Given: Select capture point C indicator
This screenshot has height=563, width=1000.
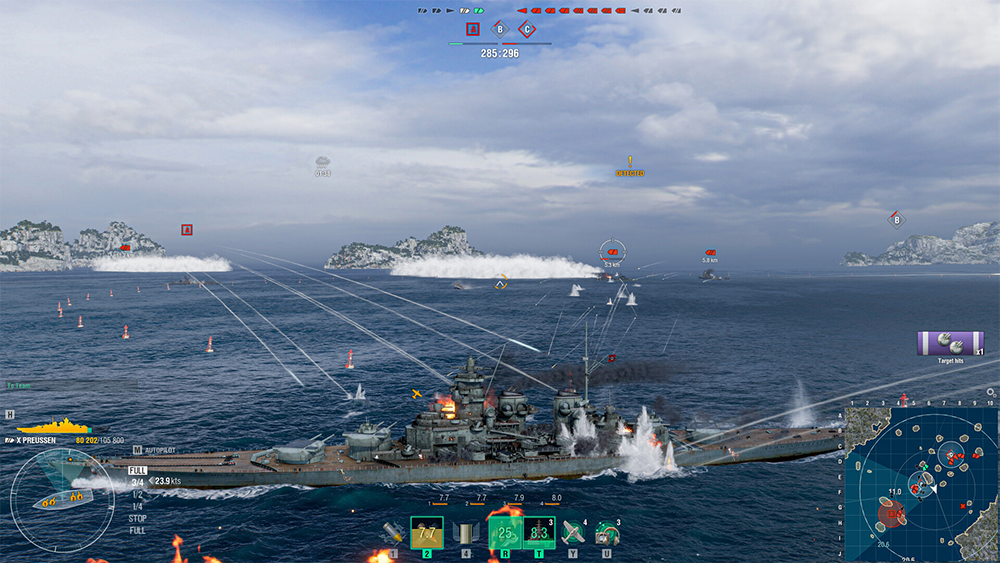Looking at the screenshot, I should [527, 29].
